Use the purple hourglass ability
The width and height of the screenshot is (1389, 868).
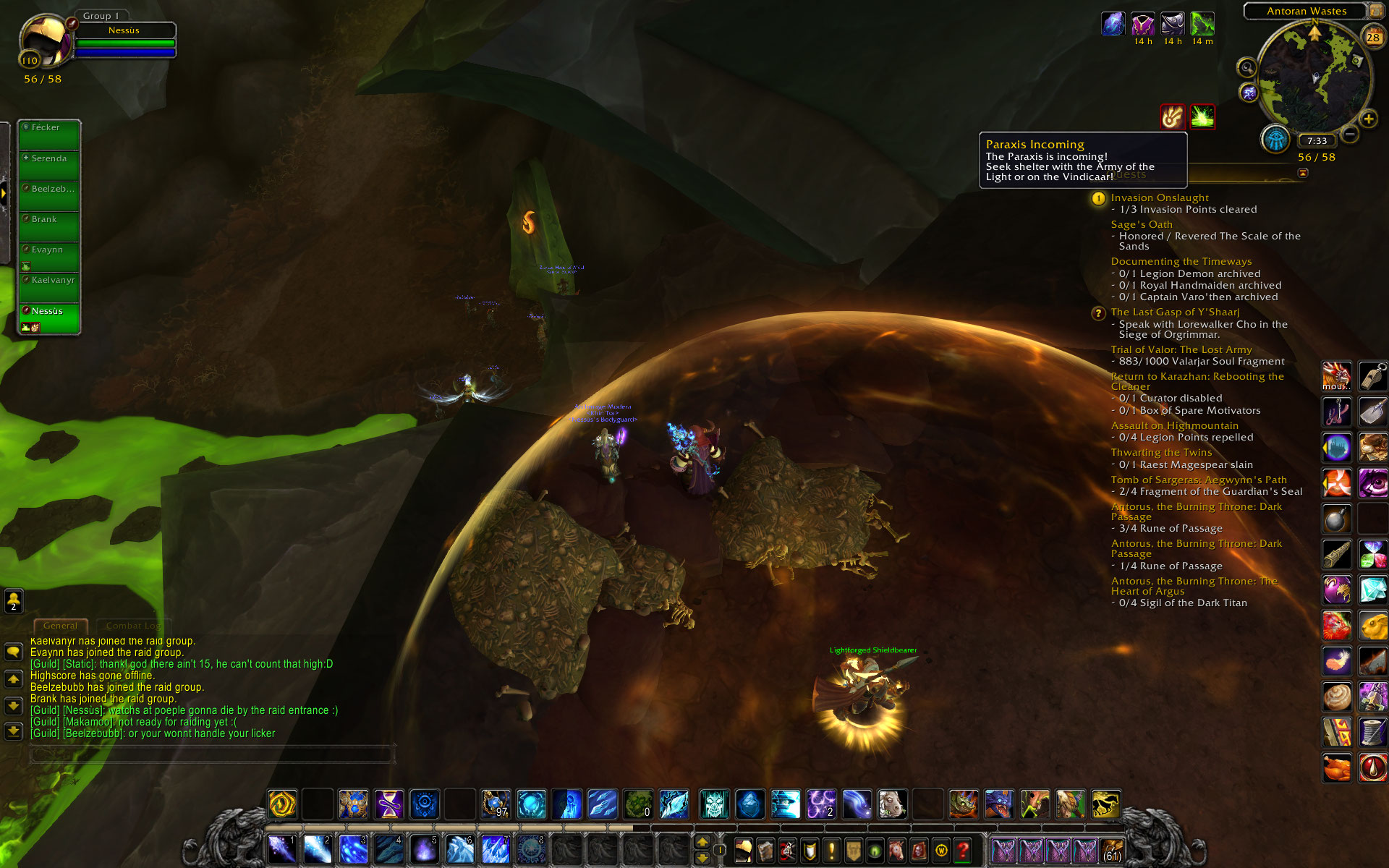[x=389, y=804]
